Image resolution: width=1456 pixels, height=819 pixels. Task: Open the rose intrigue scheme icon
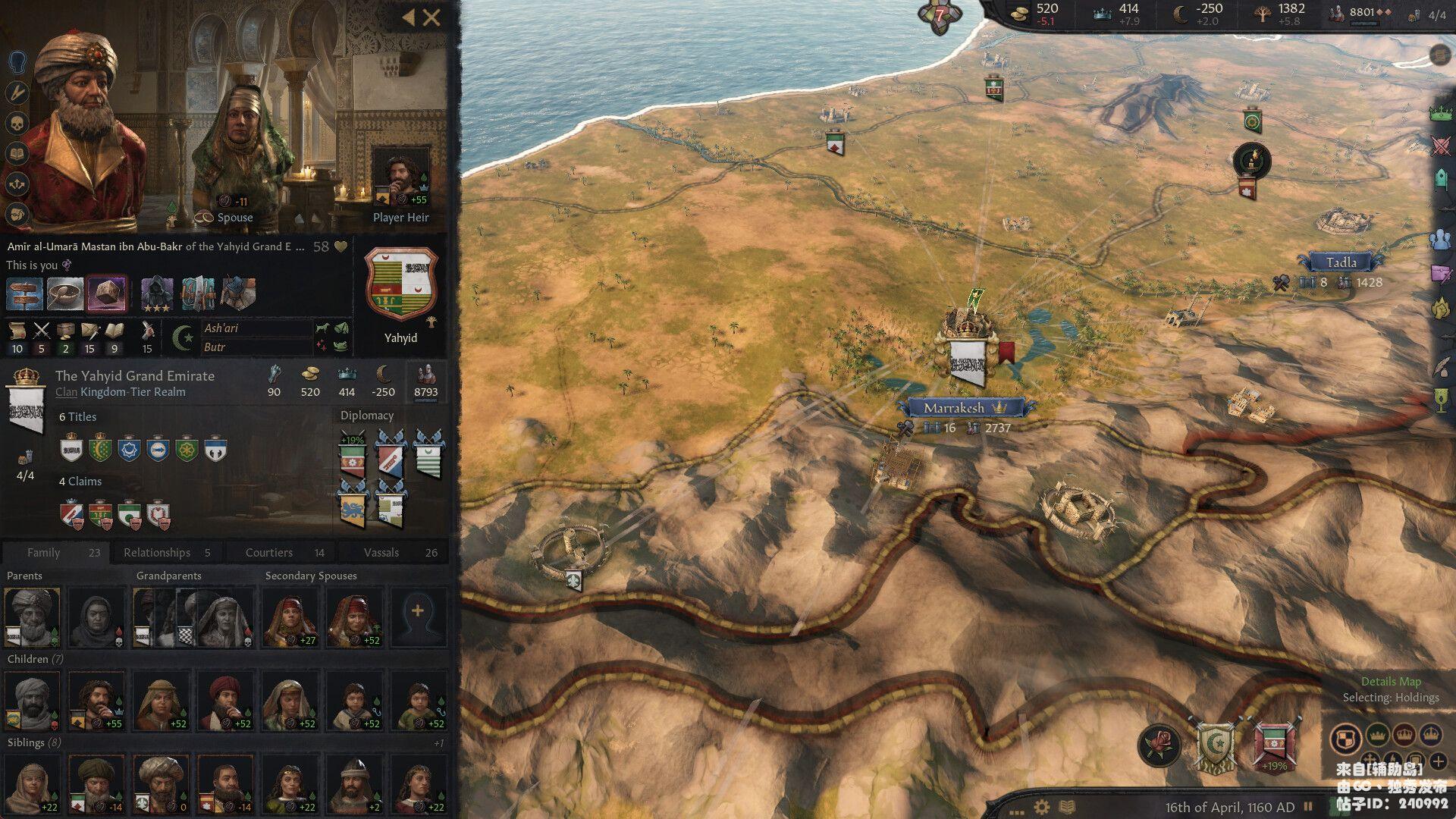coord(1159,744)
